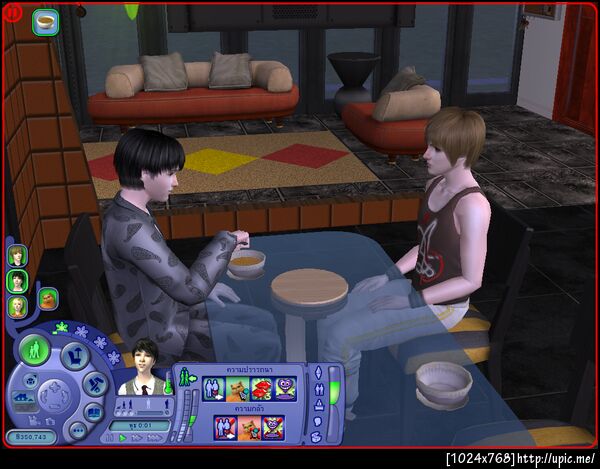This screenshot has height=469, width=600.
Task: Select the orange cat want icon
Action: (238, 388)
